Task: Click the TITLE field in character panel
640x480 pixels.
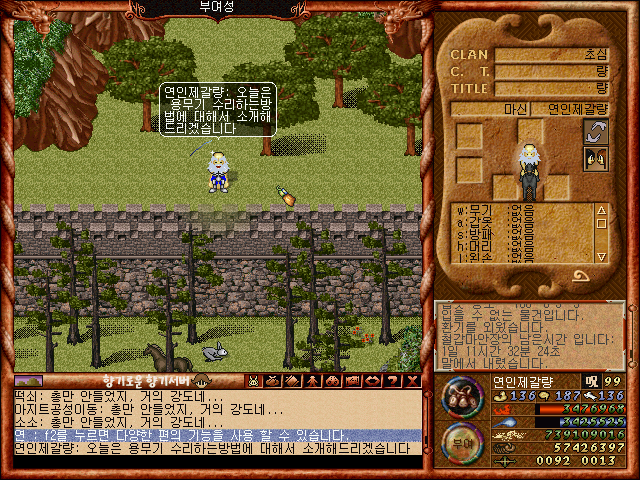Action: 553,89
